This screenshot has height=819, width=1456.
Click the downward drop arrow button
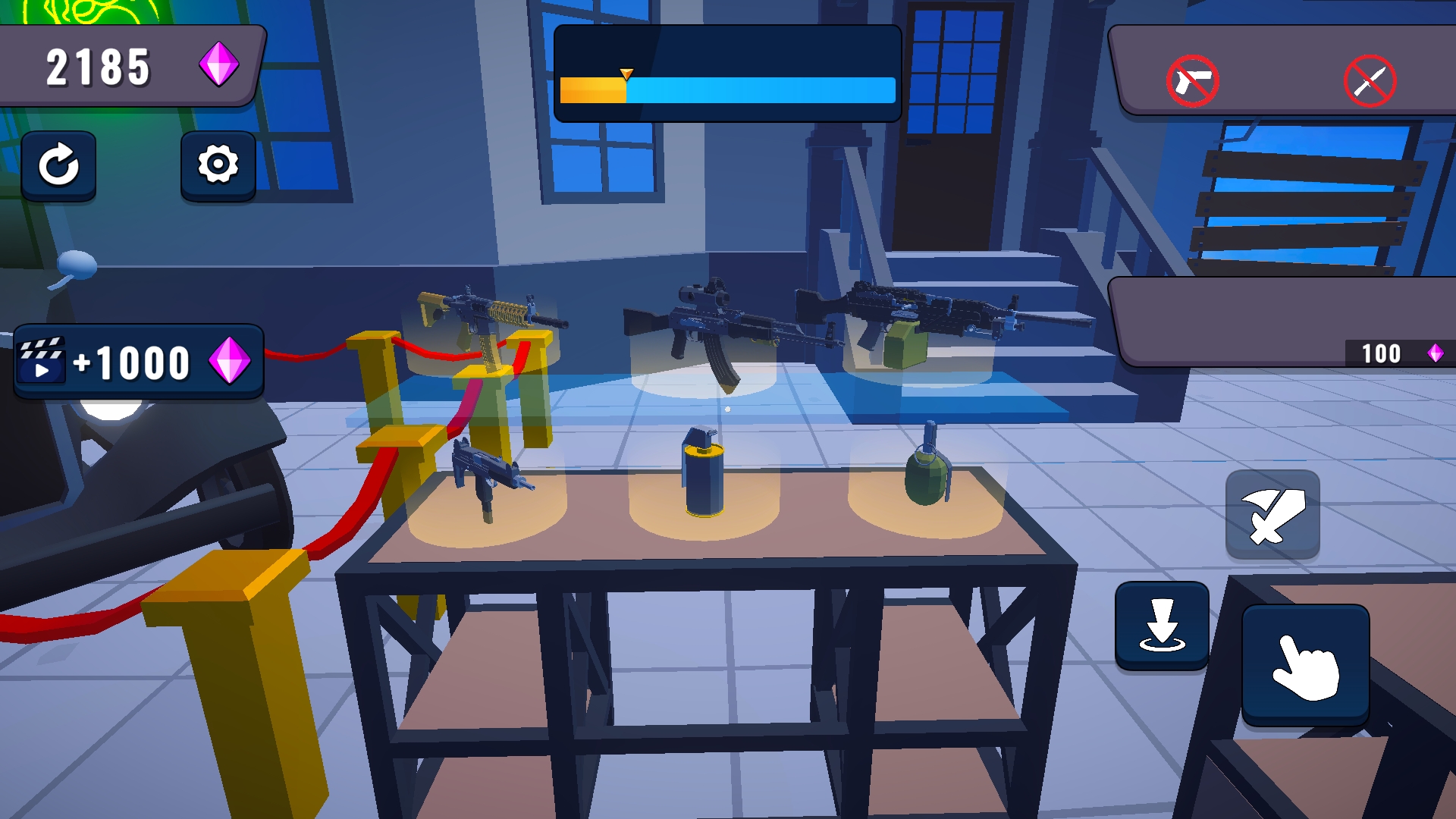coord(1164,626)
